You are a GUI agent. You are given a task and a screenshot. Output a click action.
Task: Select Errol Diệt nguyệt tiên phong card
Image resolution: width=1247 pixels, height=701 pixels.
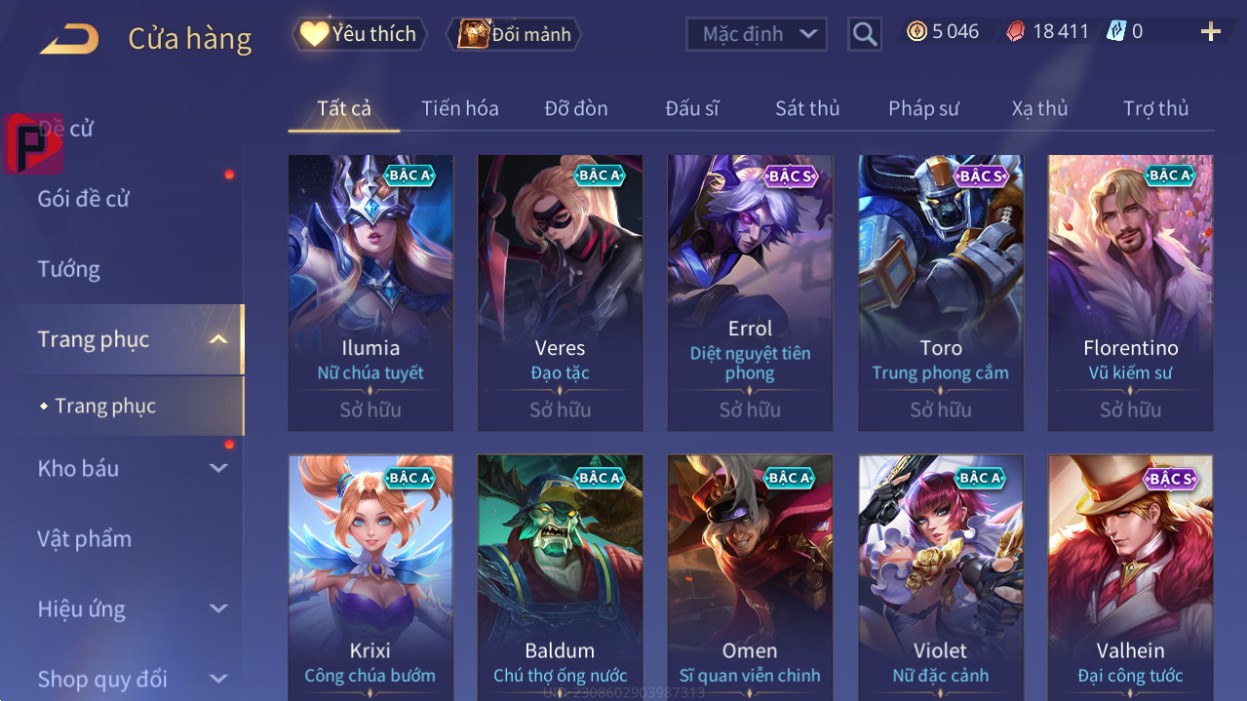[750, 292]
